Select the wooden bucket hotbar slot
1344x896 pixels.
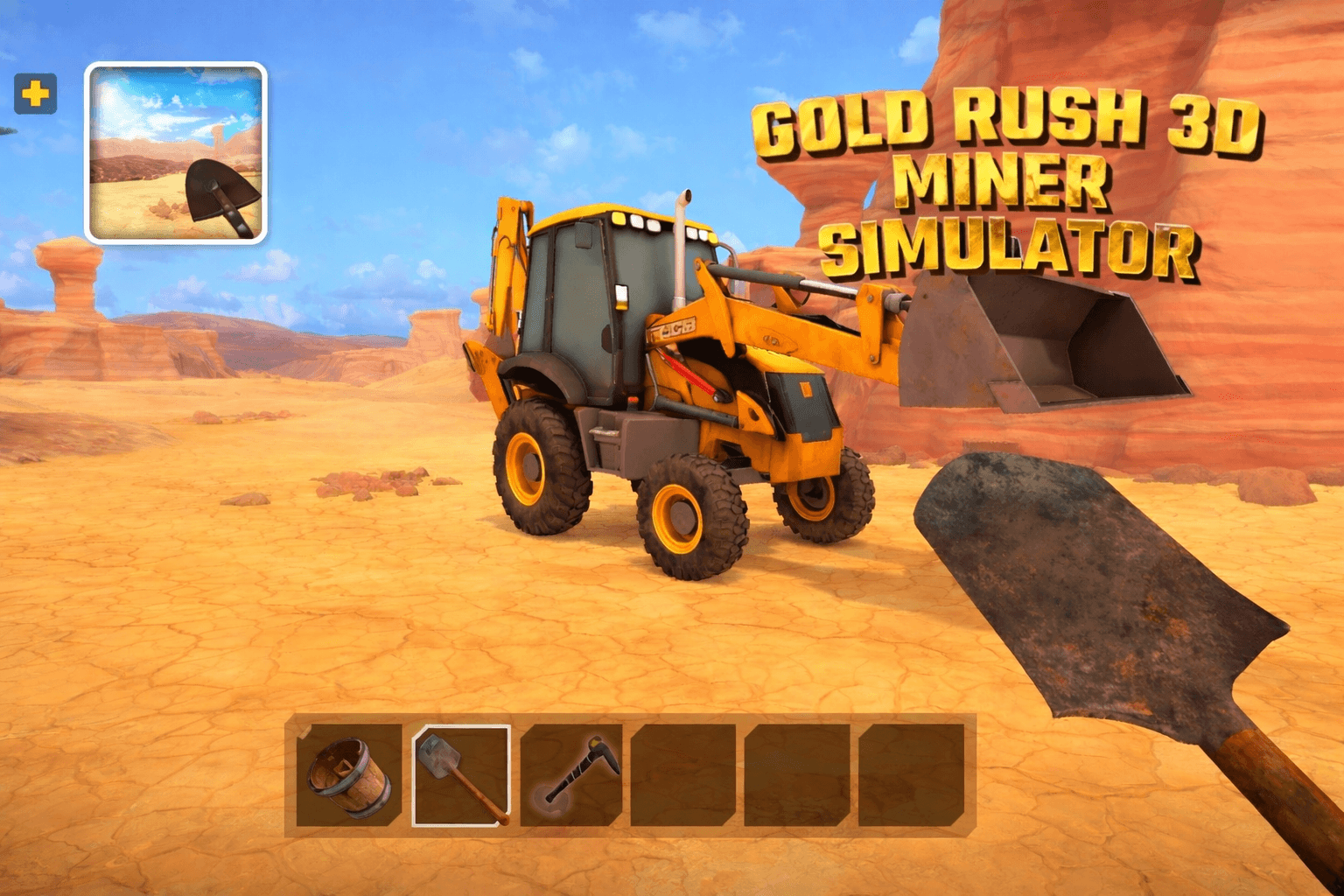pos(349,776)
